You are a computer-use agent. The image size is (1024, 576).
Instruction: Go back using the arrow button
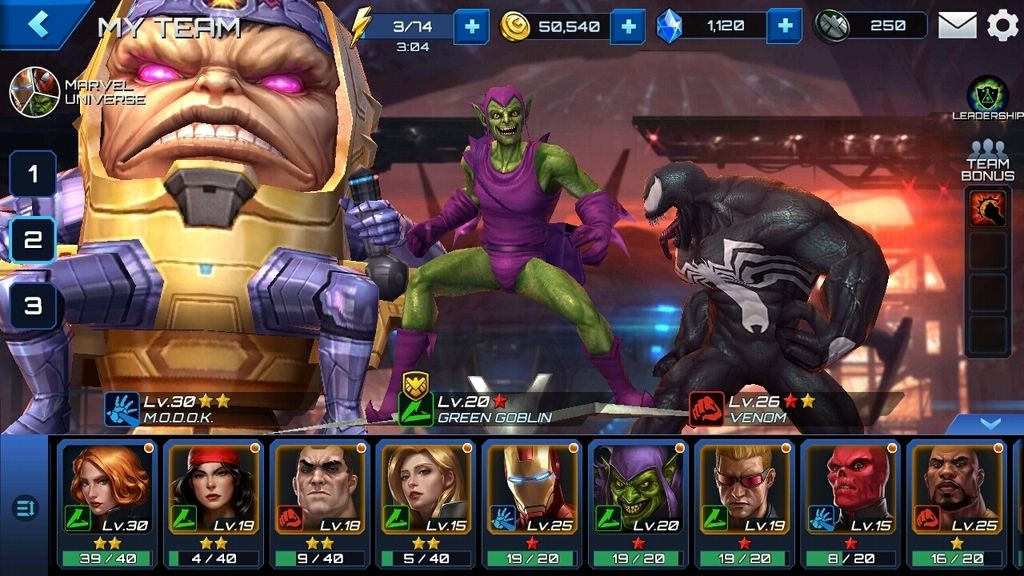(x=38, y=24)
